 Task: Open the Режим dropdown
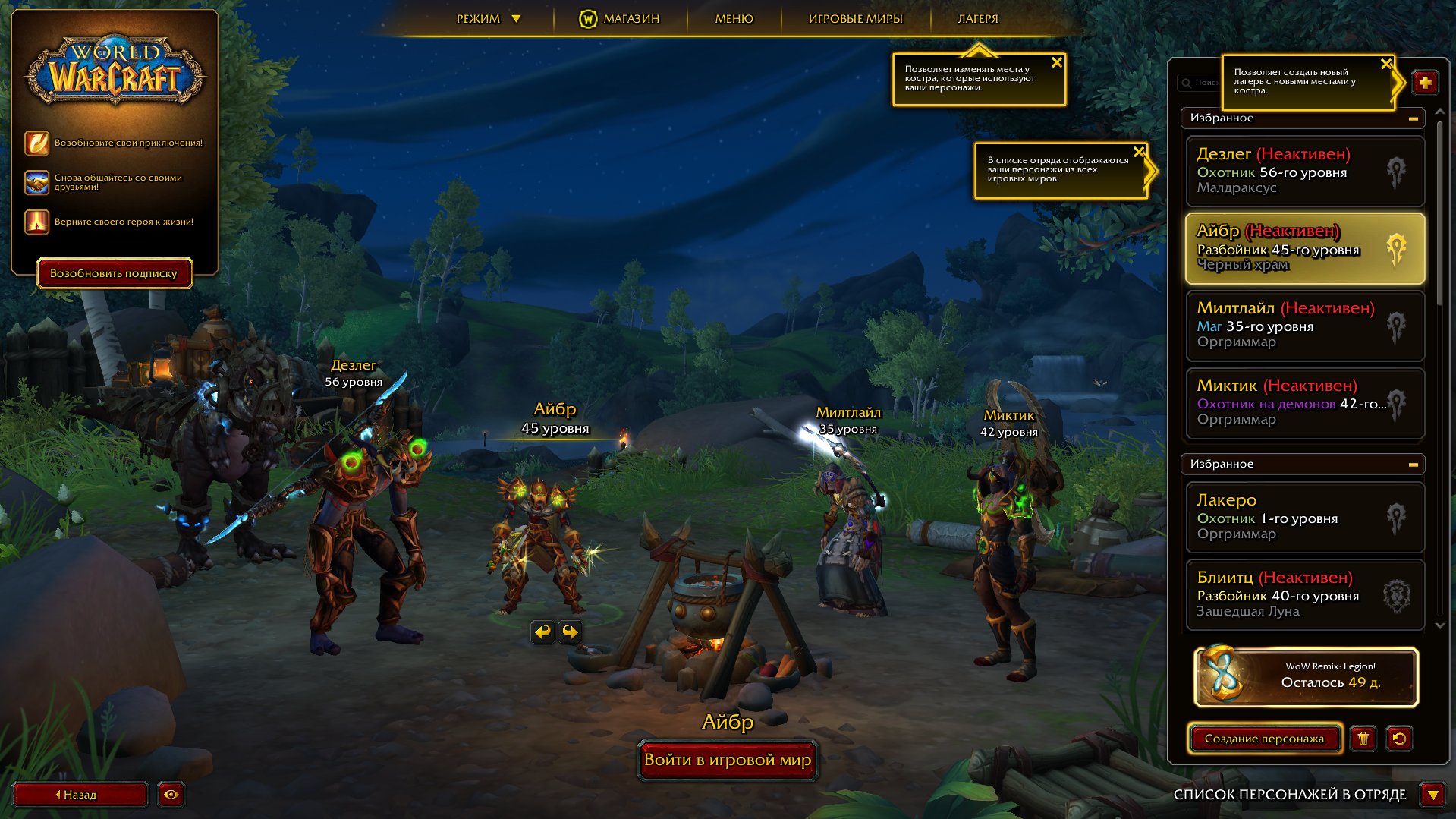[488, 19]
